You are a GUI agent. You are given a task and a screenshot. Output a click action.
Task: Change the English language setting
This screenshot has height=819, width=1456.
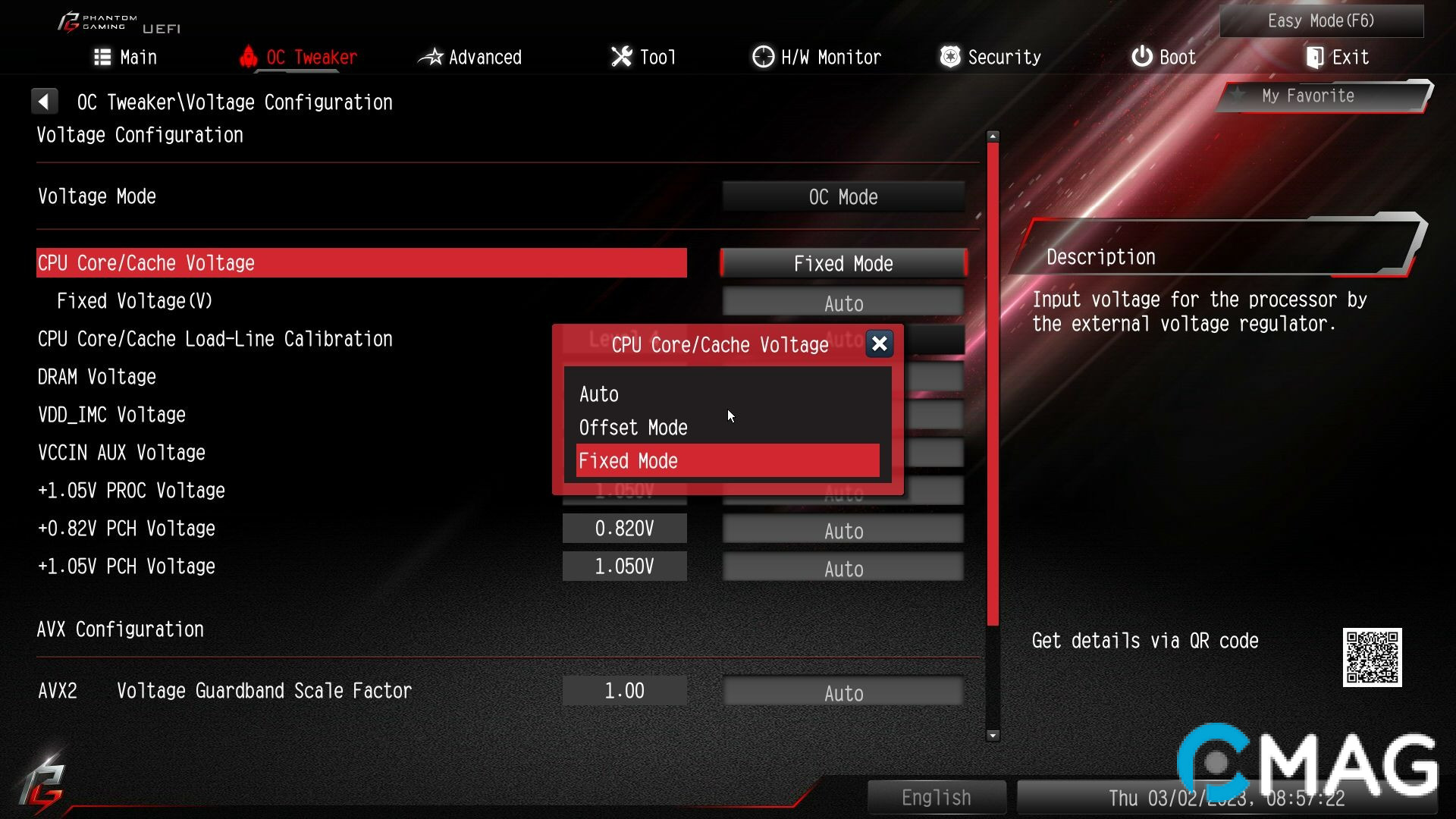[x=937, y=797]
